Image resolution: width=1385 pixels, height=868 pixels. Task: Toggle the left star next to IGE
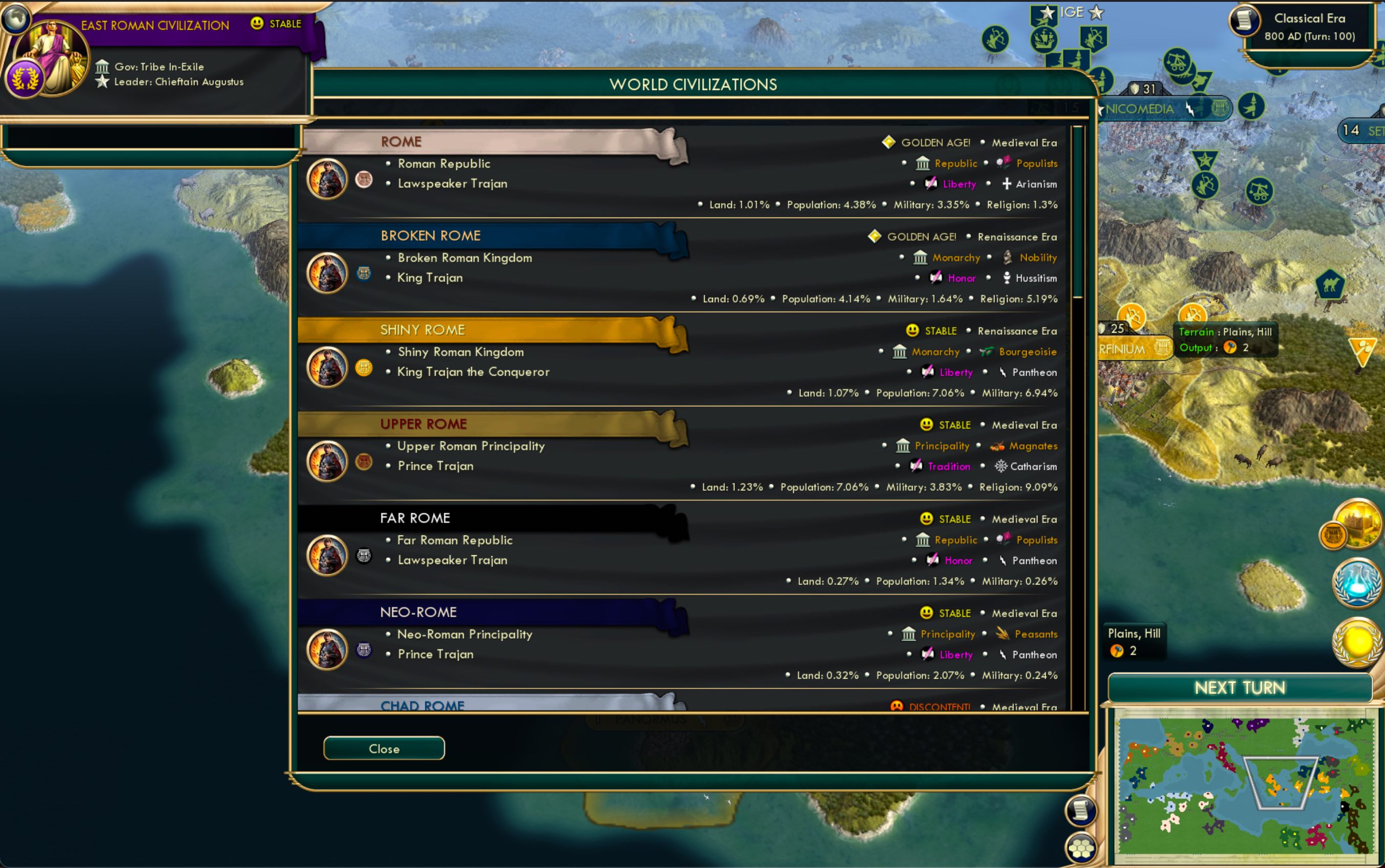coord(1046,11)
